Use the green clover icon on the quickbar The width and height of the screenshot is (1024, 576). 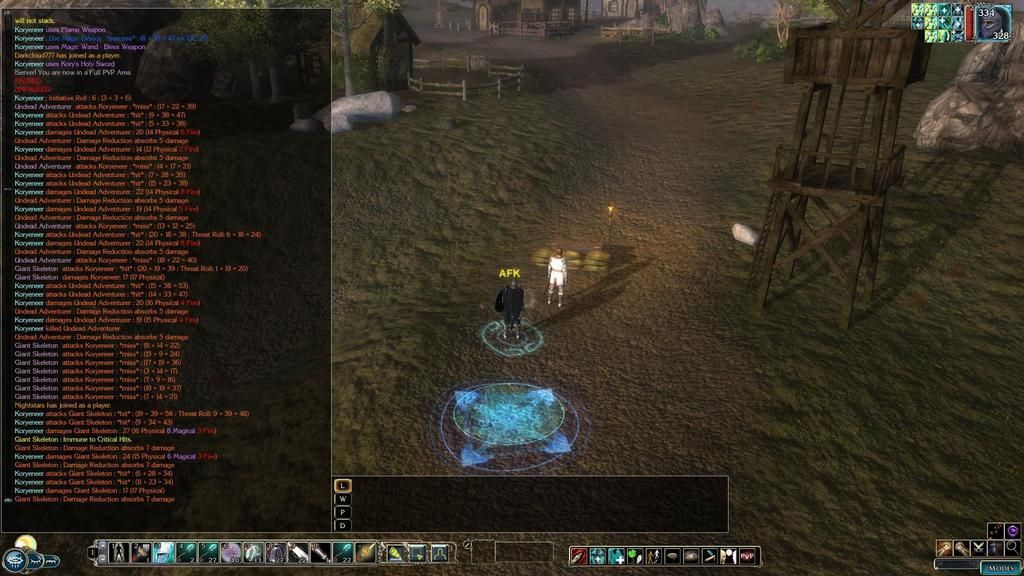click(633, 555)
